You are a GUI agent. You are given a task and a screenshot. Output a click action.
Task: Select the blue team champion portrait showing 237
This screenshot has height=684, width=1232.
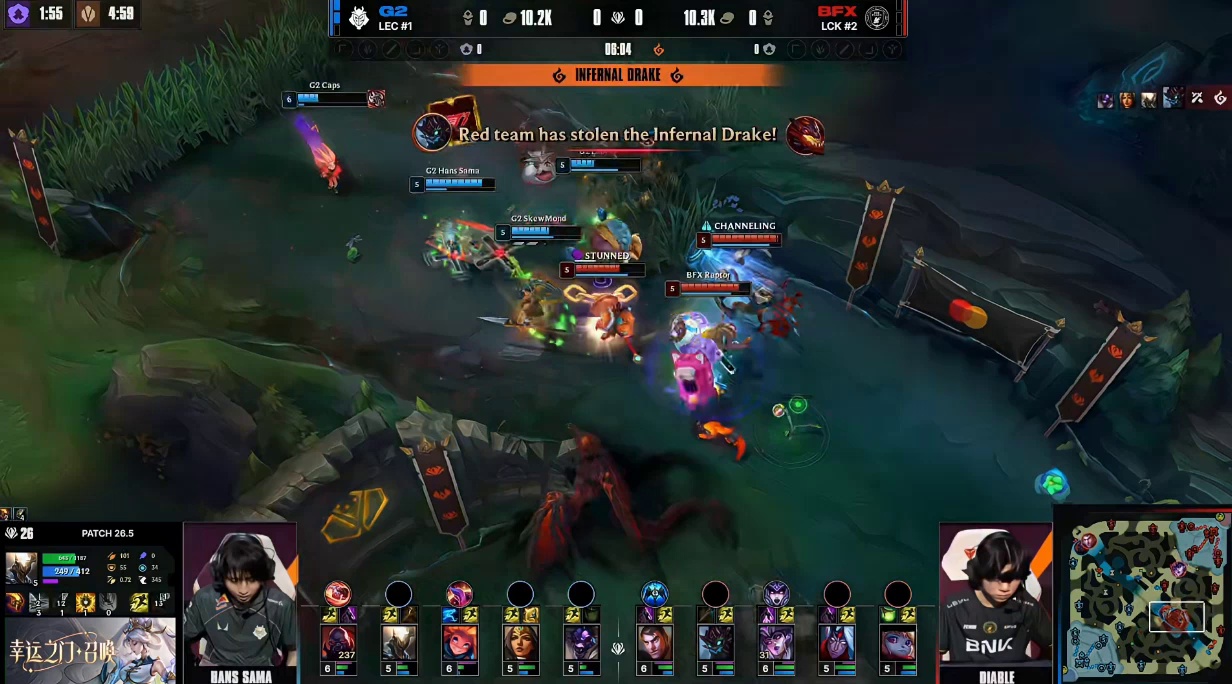pos(337,642)
